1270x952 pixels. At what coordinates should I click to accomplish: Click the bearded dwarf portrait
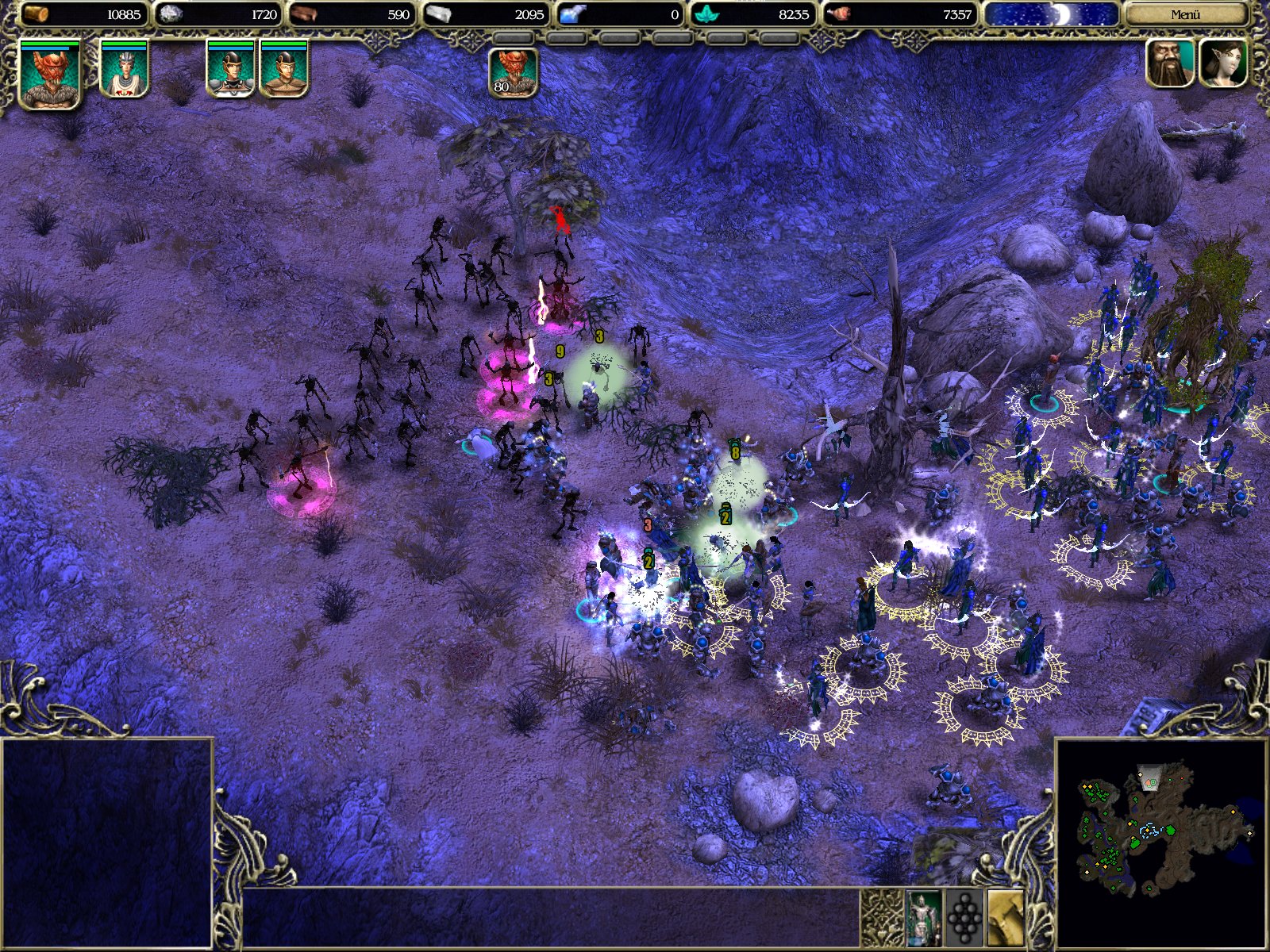(1171, 63)
